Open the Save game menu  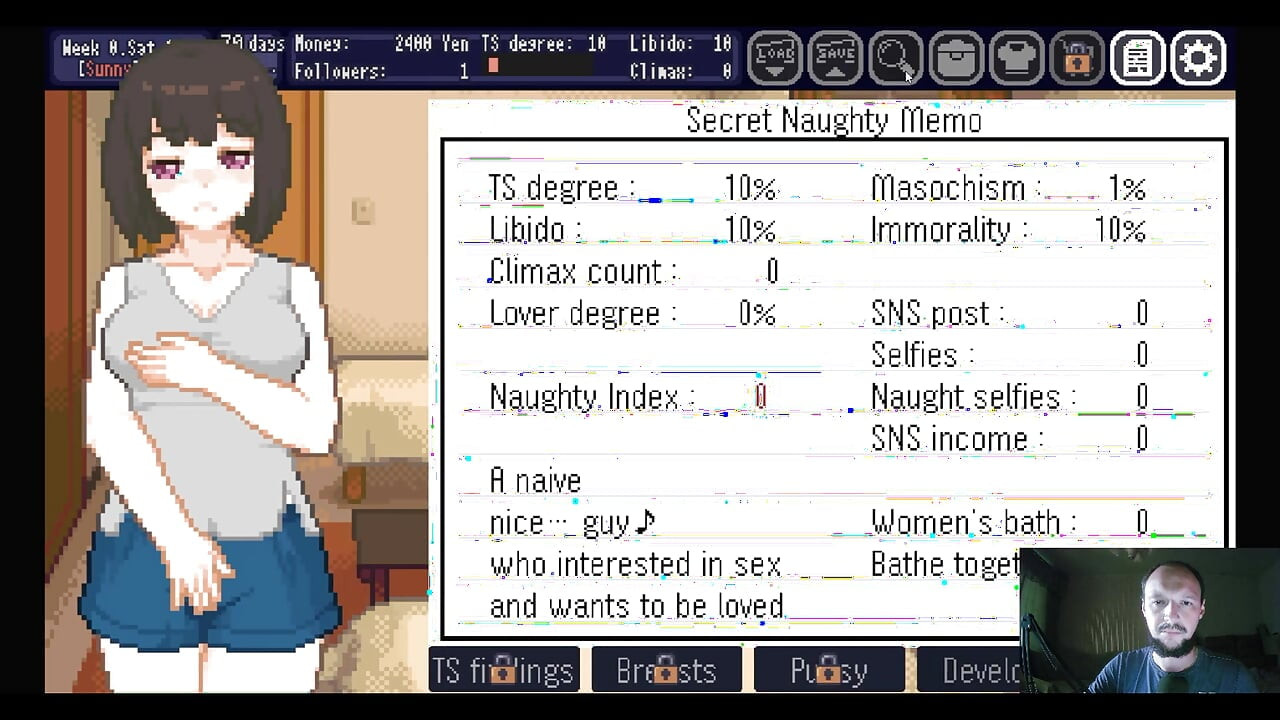tap(835, 59)
